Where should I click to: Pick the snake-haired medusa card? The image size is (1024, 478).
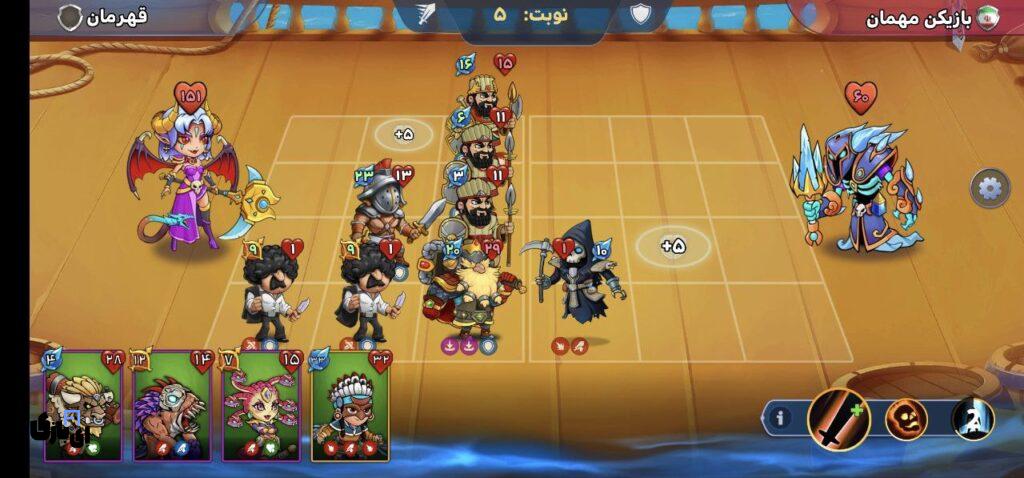point(260,407)
